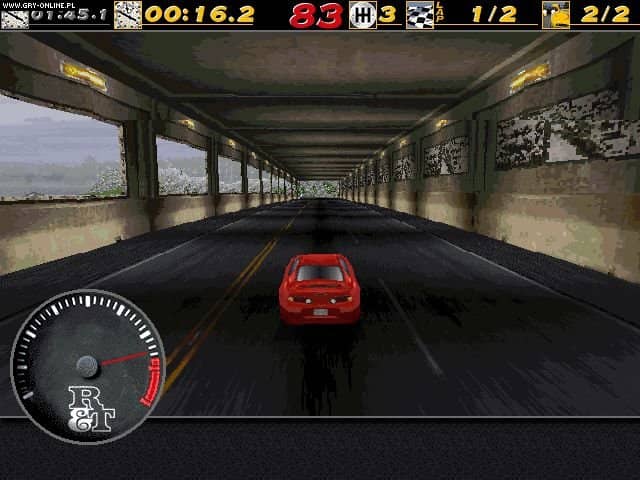Click the gear shifter icon
The image size is (640, 480).
362,15
